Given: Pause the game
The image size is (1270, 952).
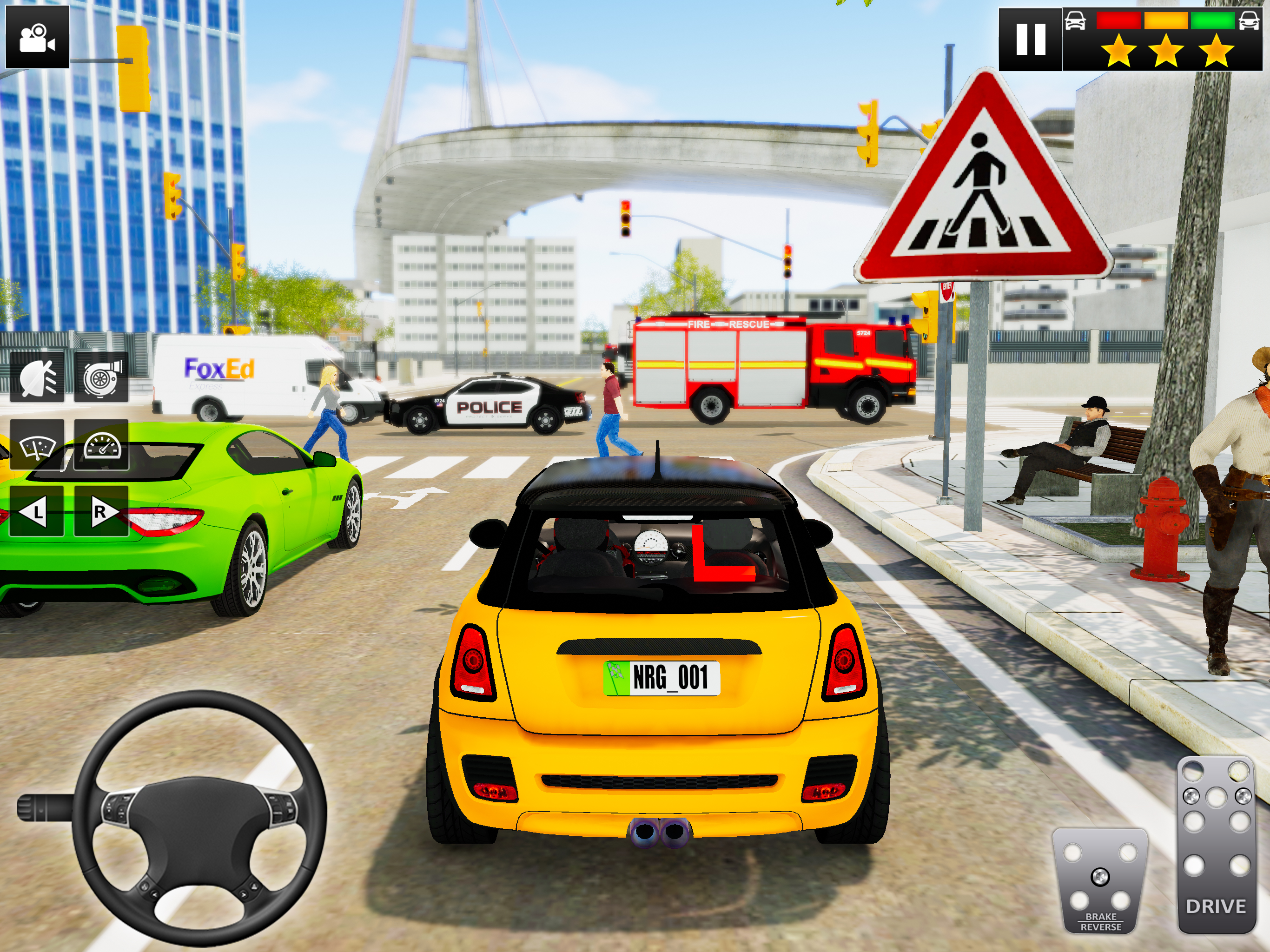Looking at the screenshot, I should click(x=1030, y=39).
